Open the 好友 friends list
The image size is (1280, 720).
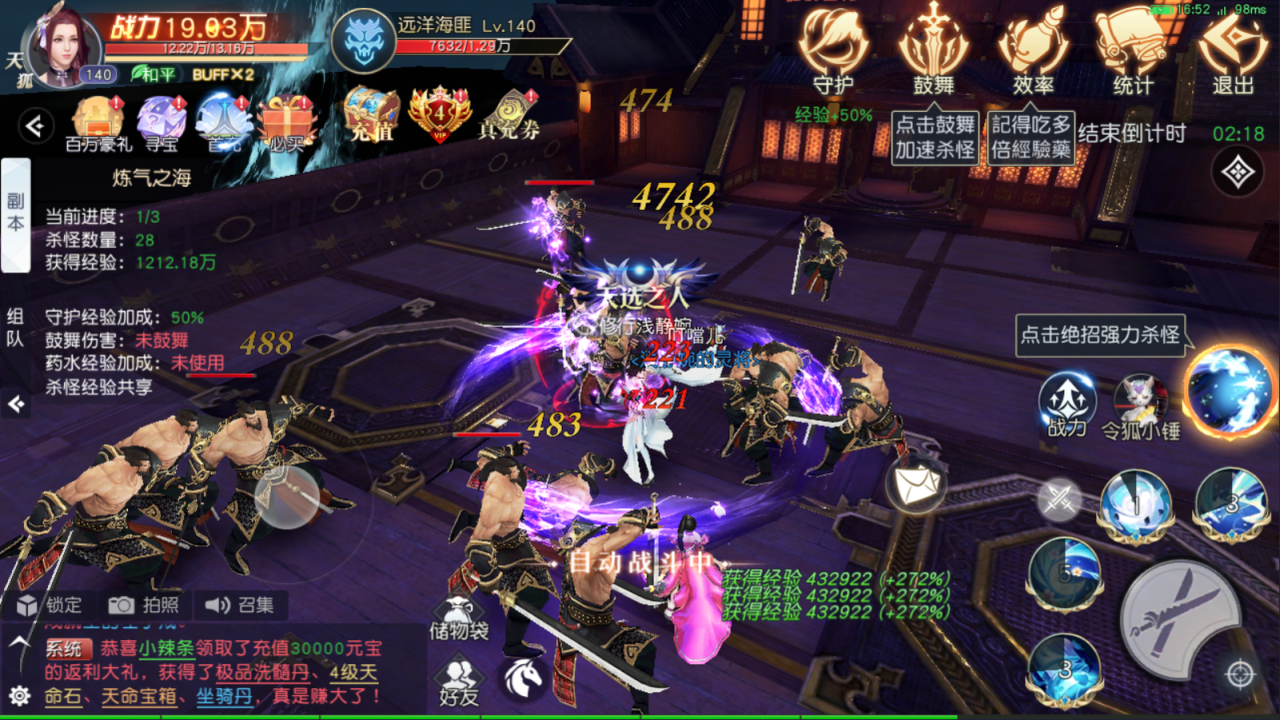459,678
